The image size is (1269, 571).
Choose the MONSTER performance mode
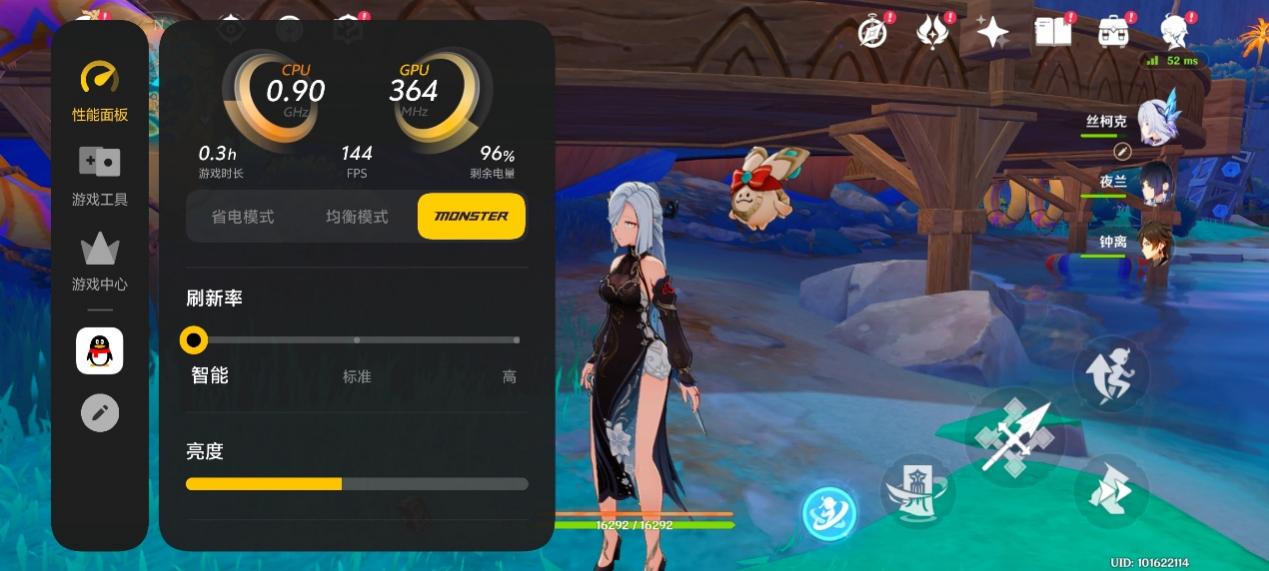(471, 216)
